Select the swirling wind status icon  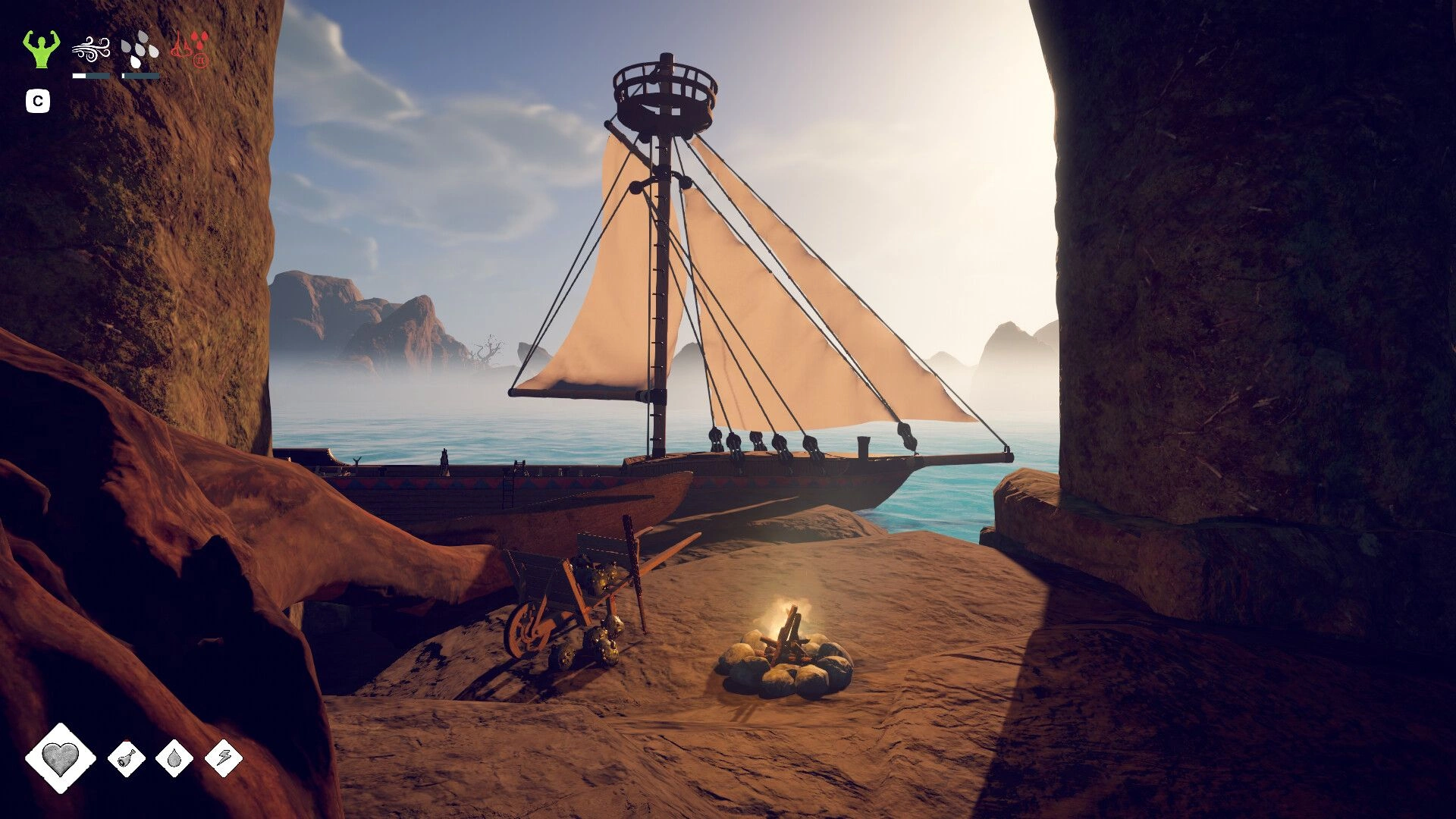(91, 49)
